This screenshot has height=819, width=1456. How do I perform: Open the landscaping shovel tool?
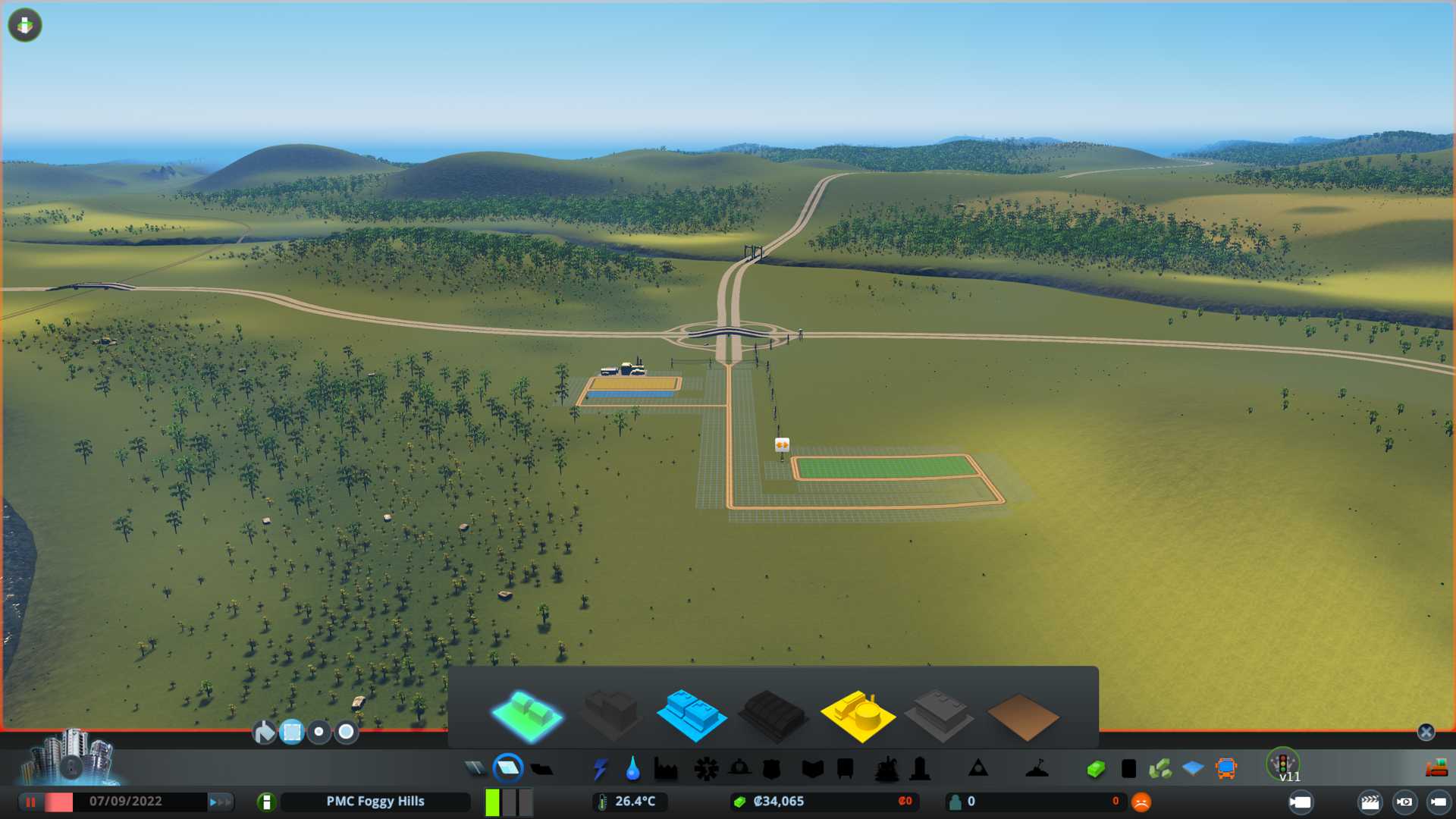coord(1037,769)
